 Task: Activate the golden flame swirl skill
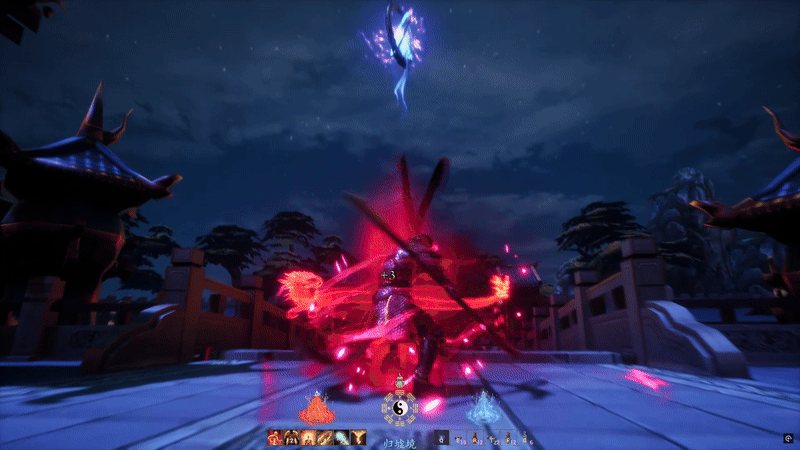coord(357,437)
